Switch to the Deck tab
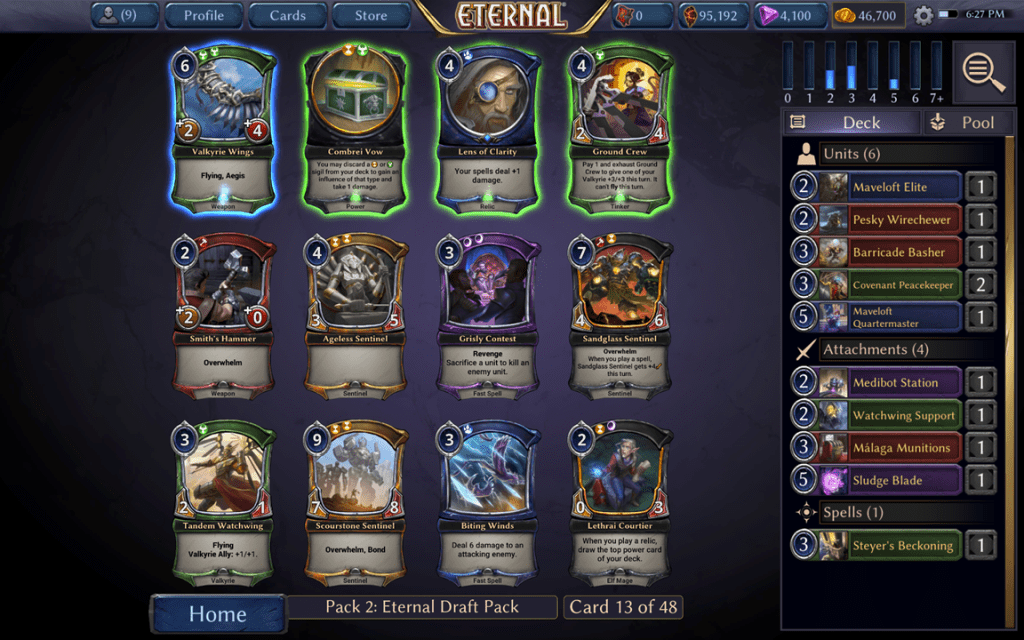Screen dimensions: 1024x640 click(850, 122)
